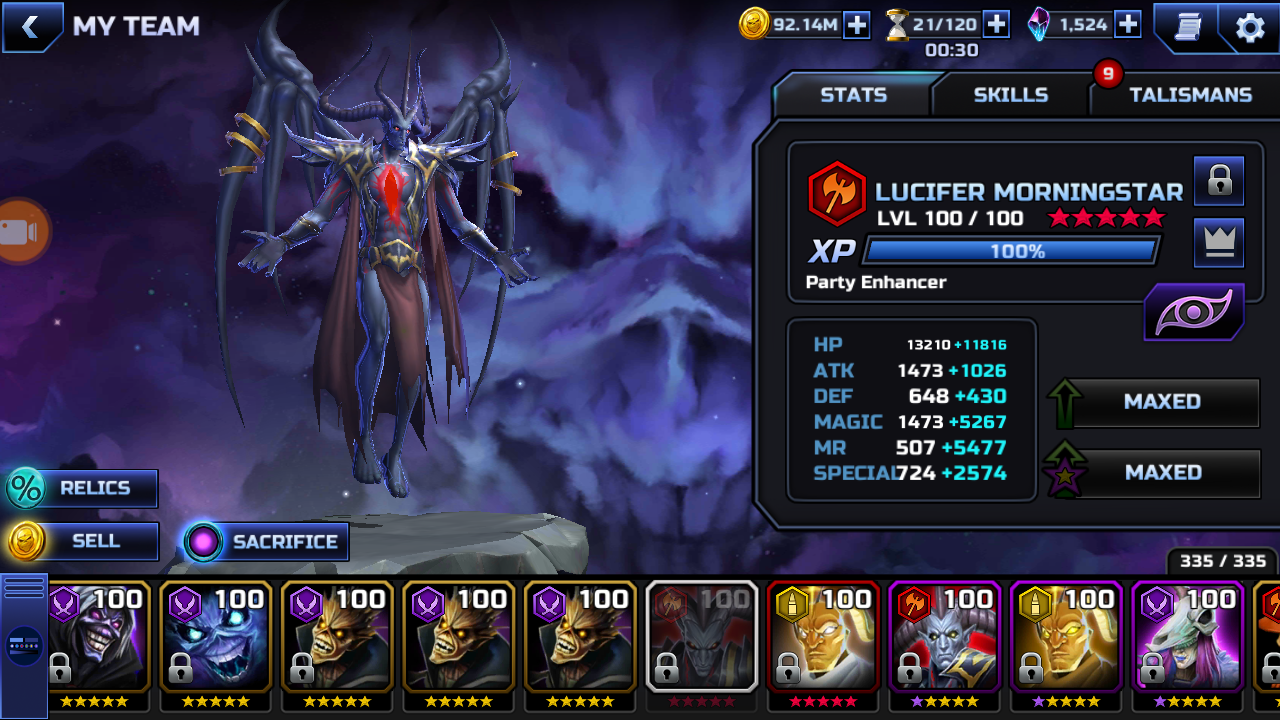Open the scroll log icon
This screenshot has height=720, width=1280.
1185,27
